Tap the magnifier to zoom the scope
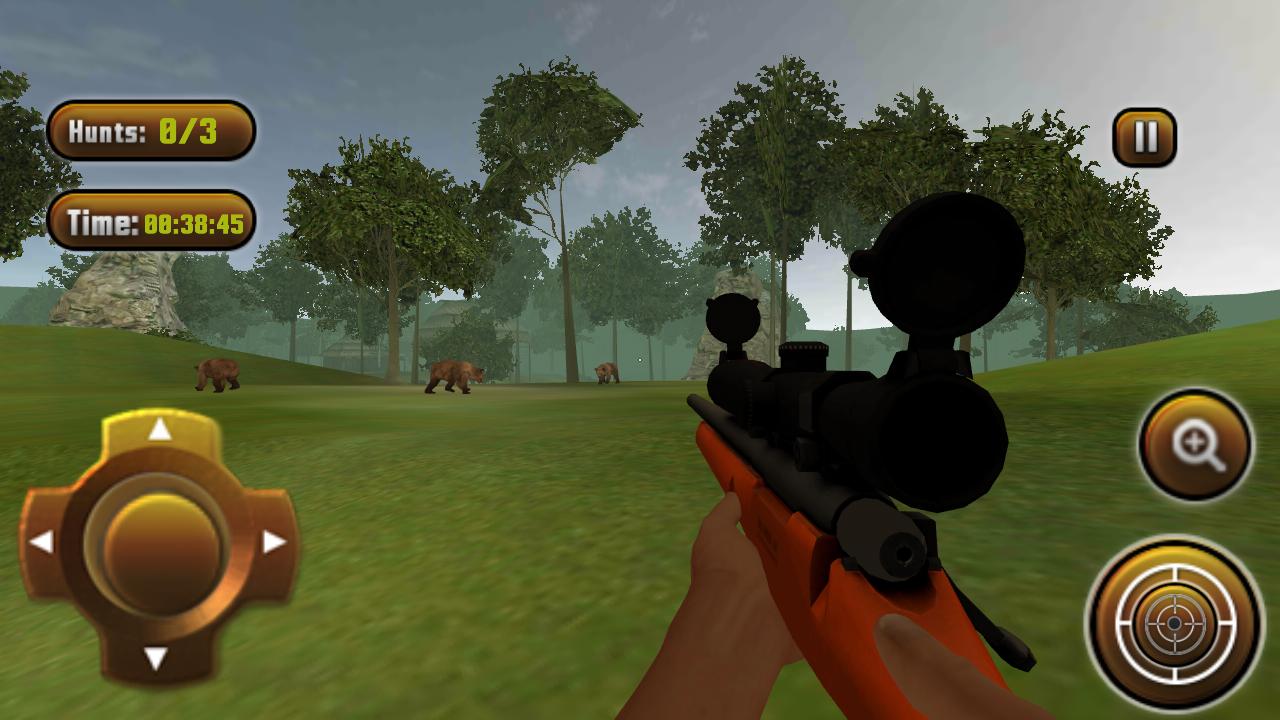 pos(1196,443)
